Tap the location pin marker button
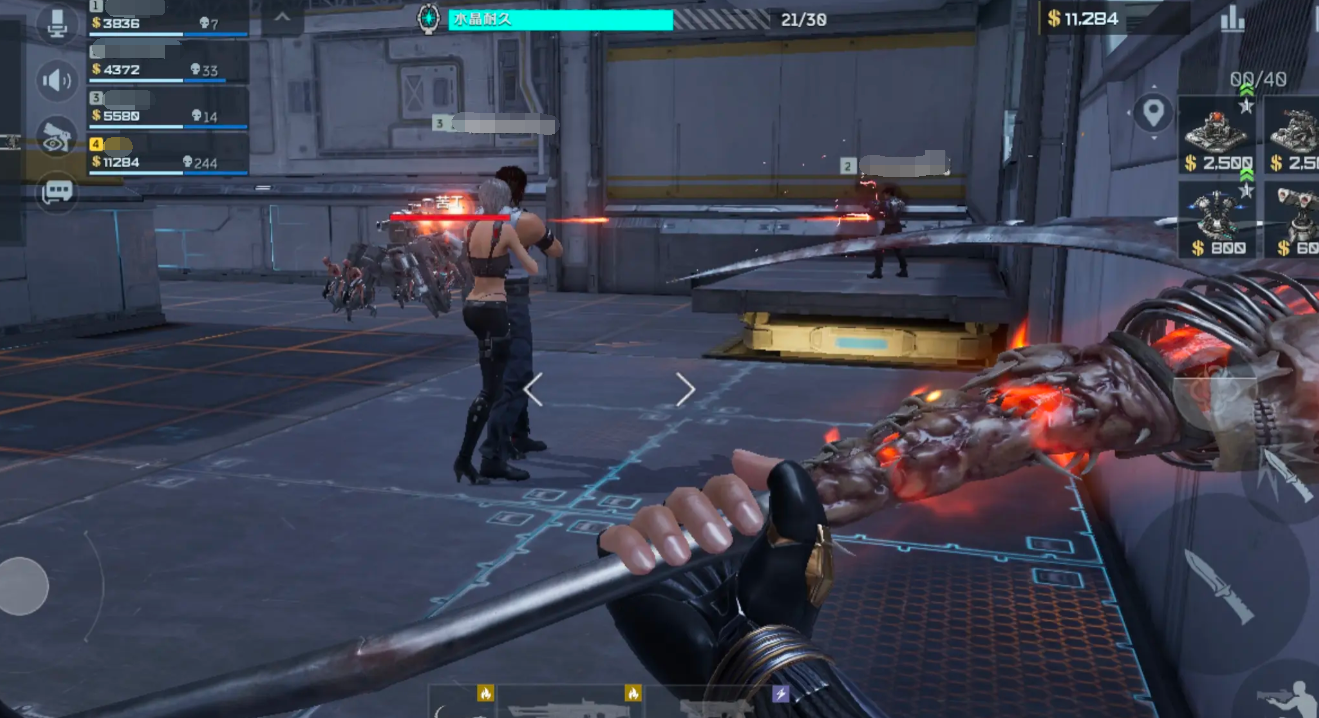This screenshot has width=1319, height=718. 1153,112
